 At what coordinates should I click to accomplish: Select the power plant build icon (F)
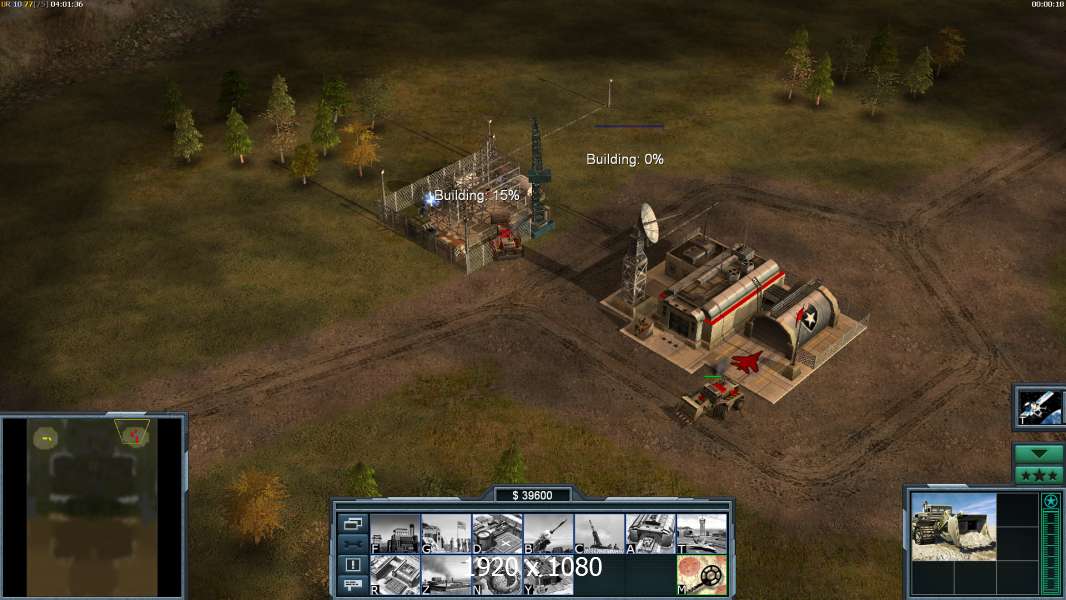[395, 533]
